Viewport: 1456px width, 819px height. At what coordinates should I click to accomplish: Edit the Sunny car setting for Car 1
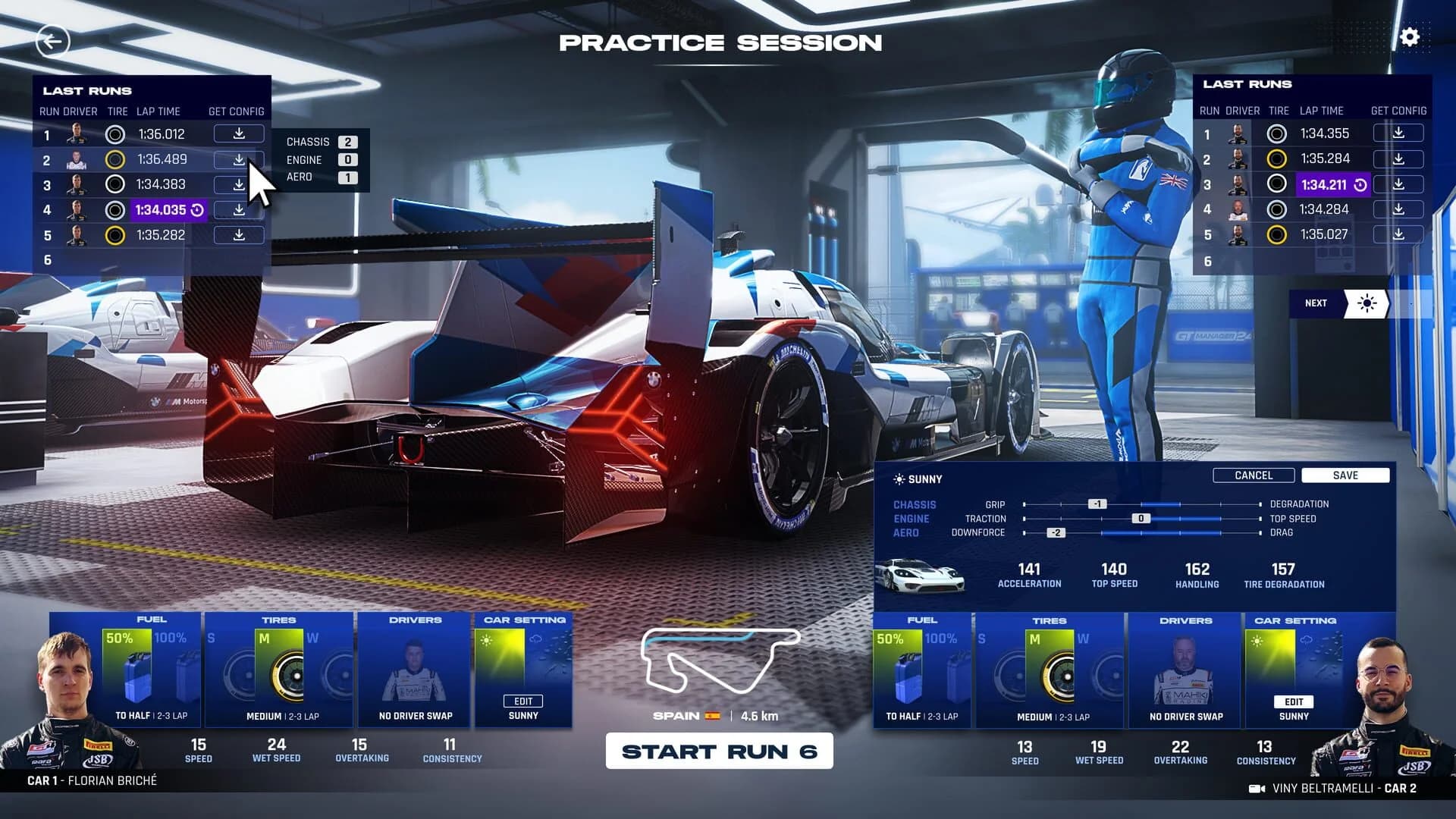click(x=522, y=701)
